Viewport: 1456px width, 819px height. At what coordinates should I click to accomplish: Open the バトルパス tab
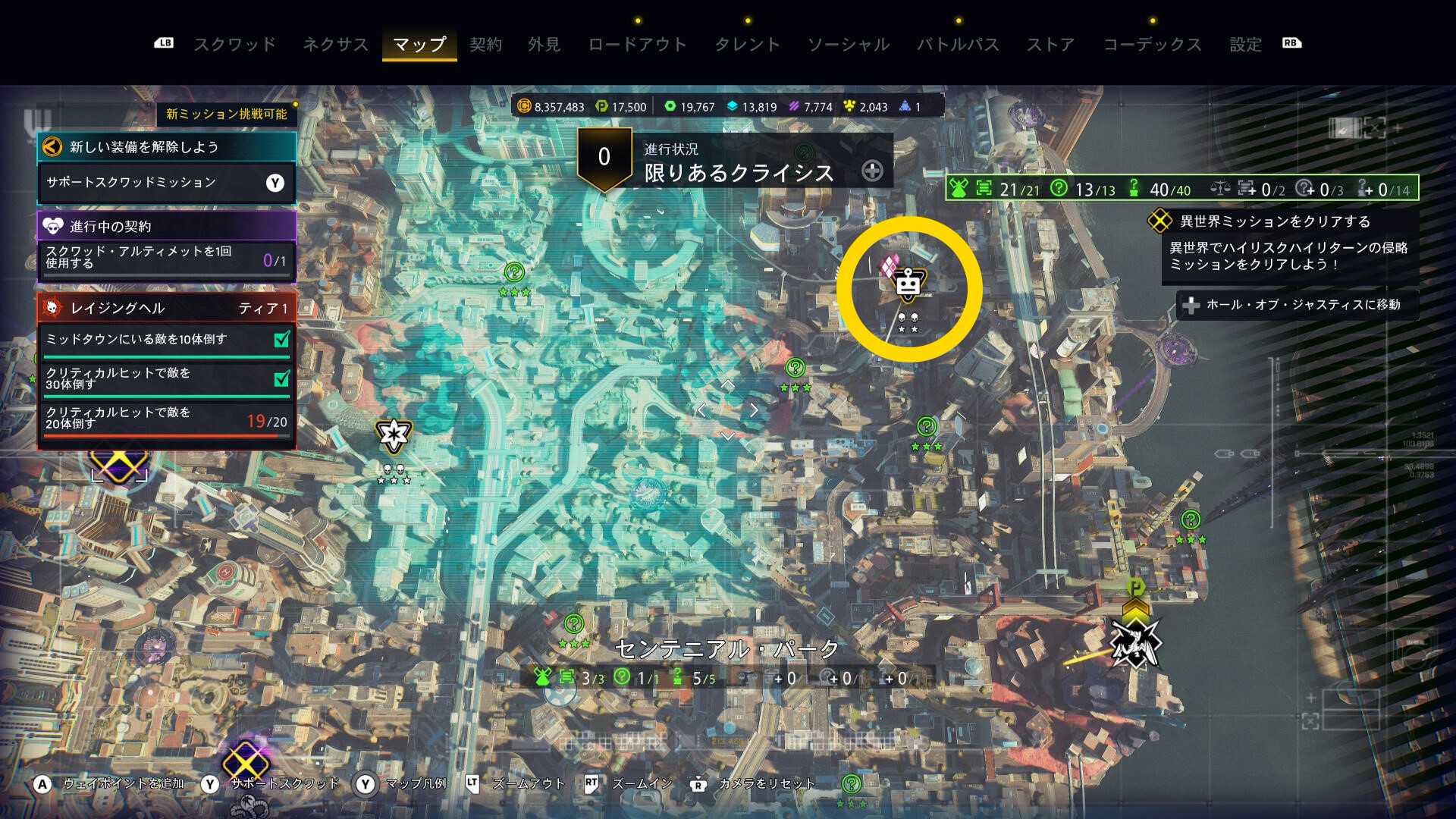pyautogui.click(x=958, y=44)
